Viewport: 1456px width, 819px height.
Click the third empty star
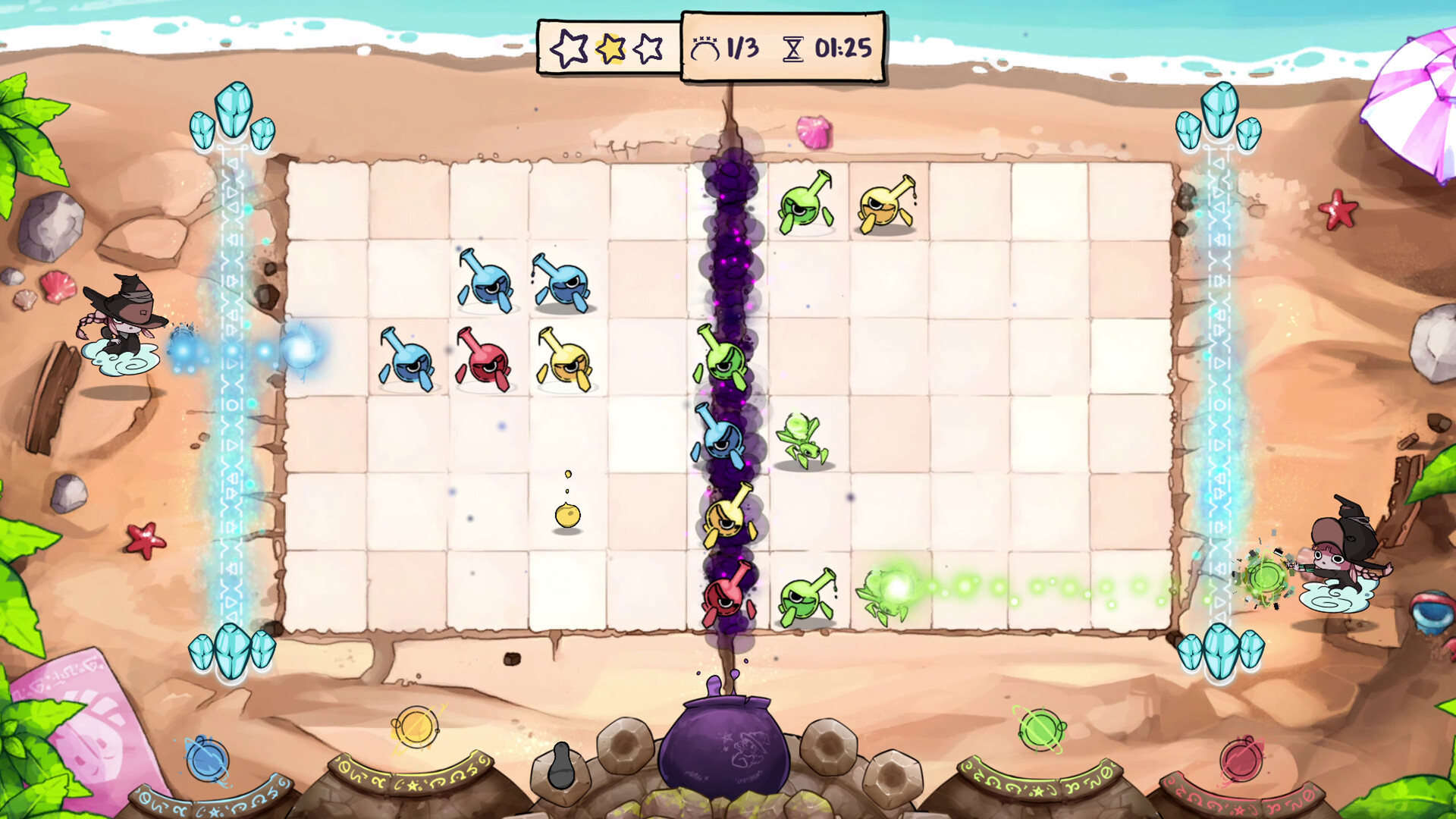[x=648, y=48]
